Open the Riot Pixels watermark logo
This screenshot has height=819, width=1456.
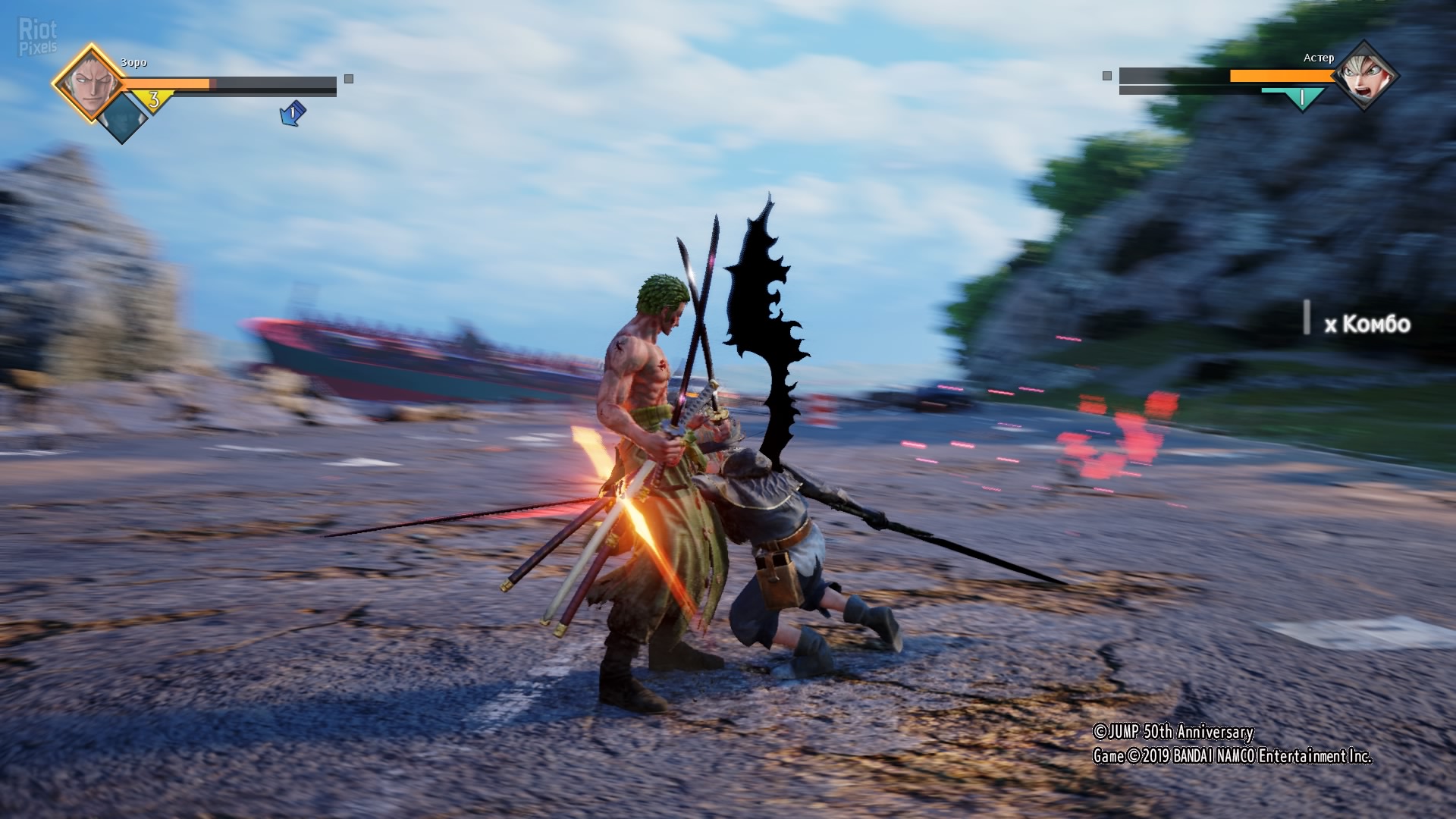(x=37, y=38)
